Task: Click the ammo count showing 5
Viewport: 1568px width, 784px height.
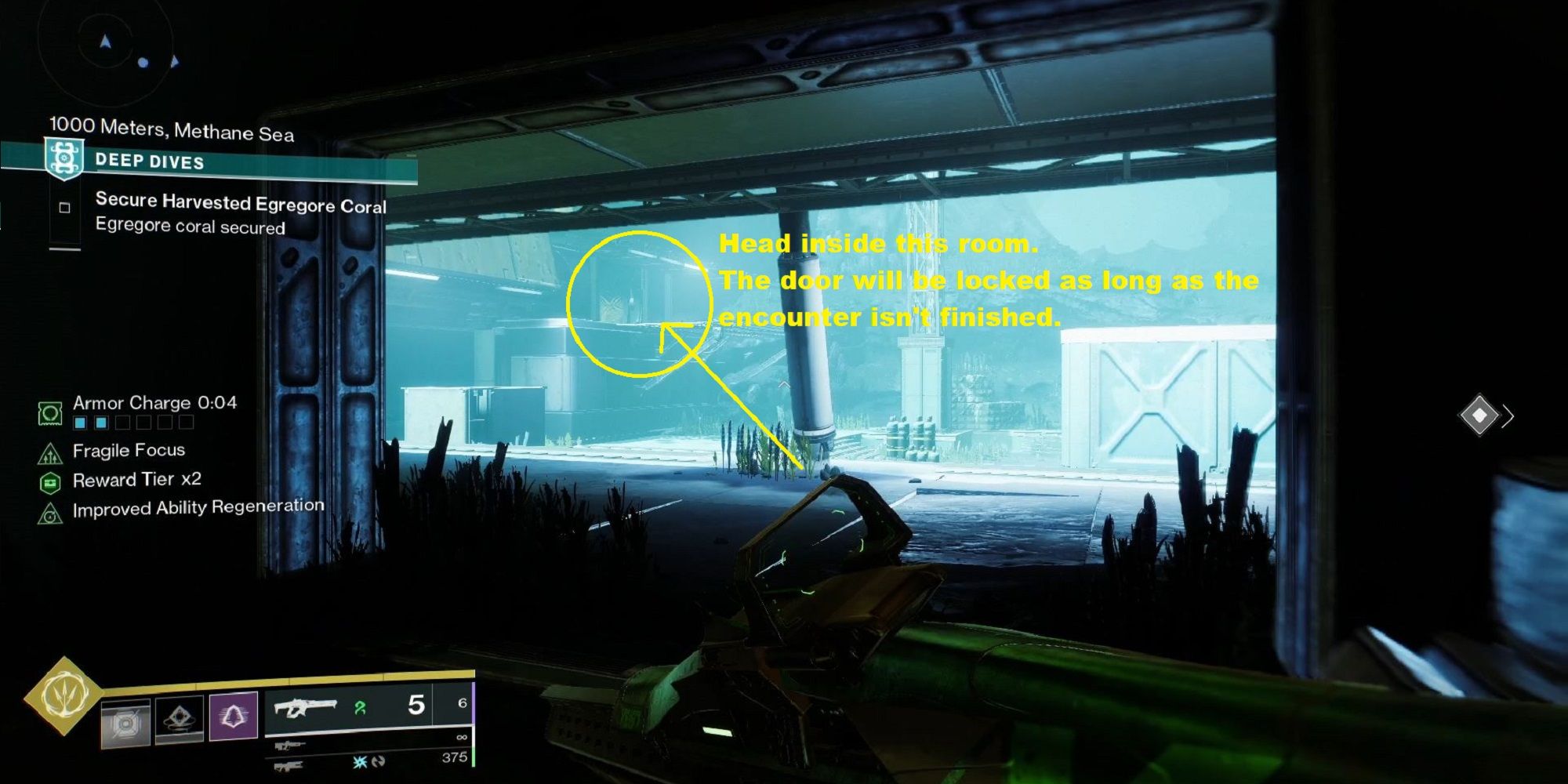Action: (417, 704)
